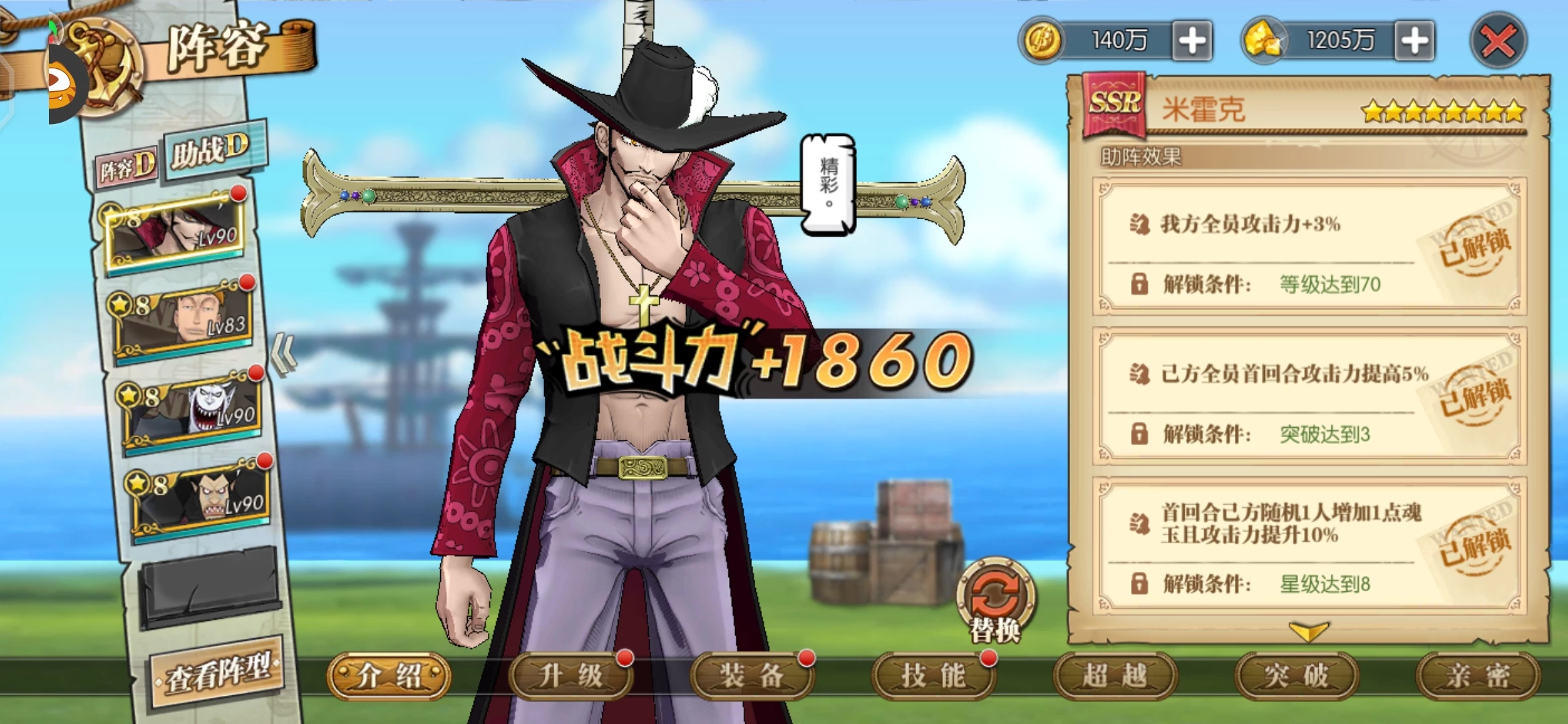
Task: Open the 超越 transcend tab
Action: pyautogui.click(x=1115, y=676)
